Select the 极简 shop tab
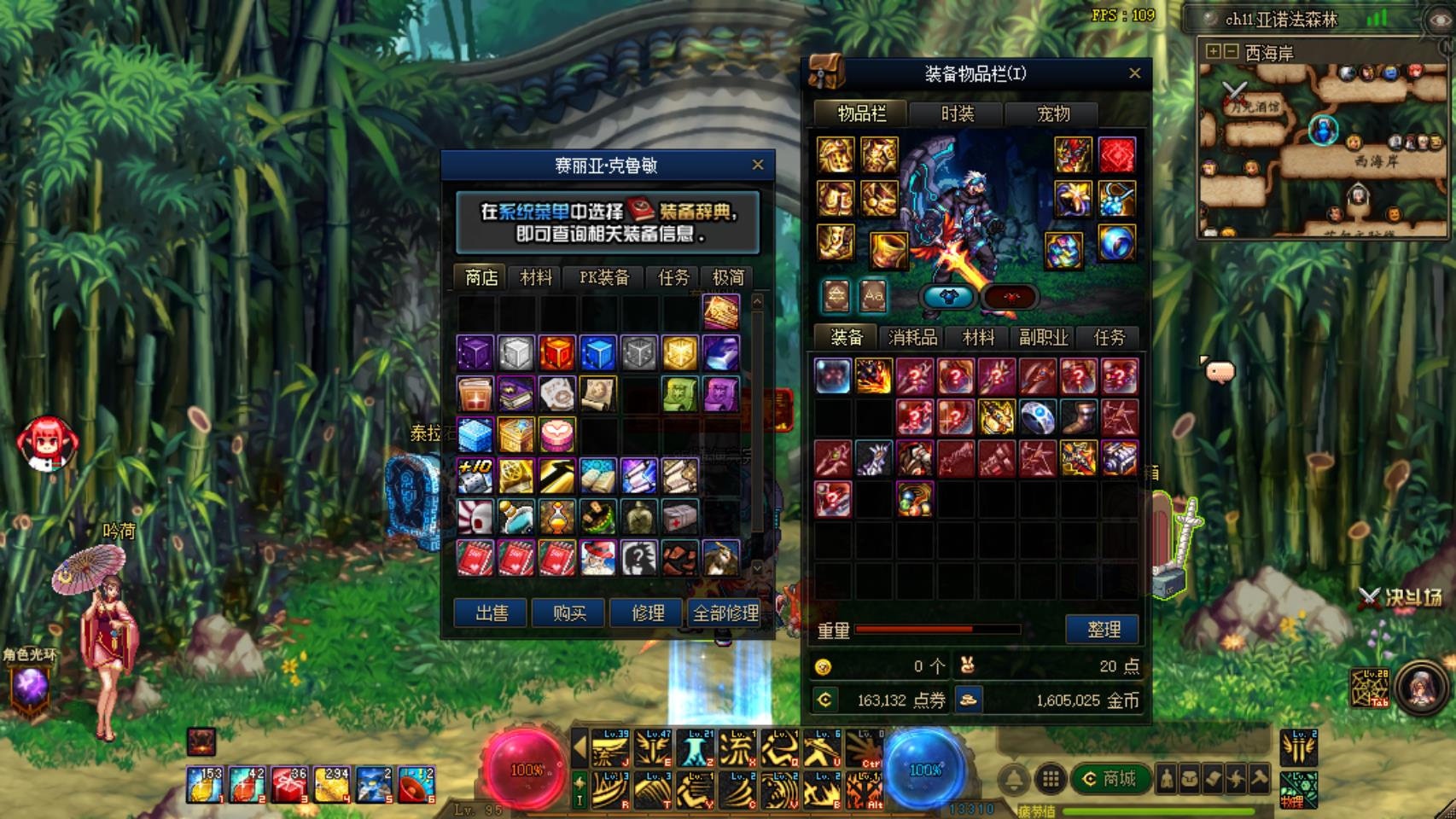This screenshot has height=819, width=1456. [727, 277]
